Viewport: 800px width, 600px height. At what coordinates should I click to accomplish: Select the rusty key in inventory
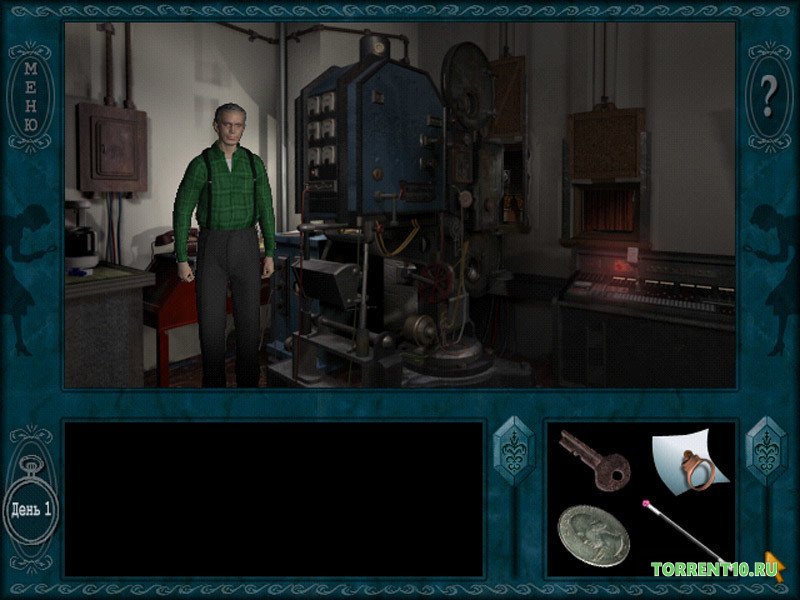pyautogui.click(x=594, y=460)
